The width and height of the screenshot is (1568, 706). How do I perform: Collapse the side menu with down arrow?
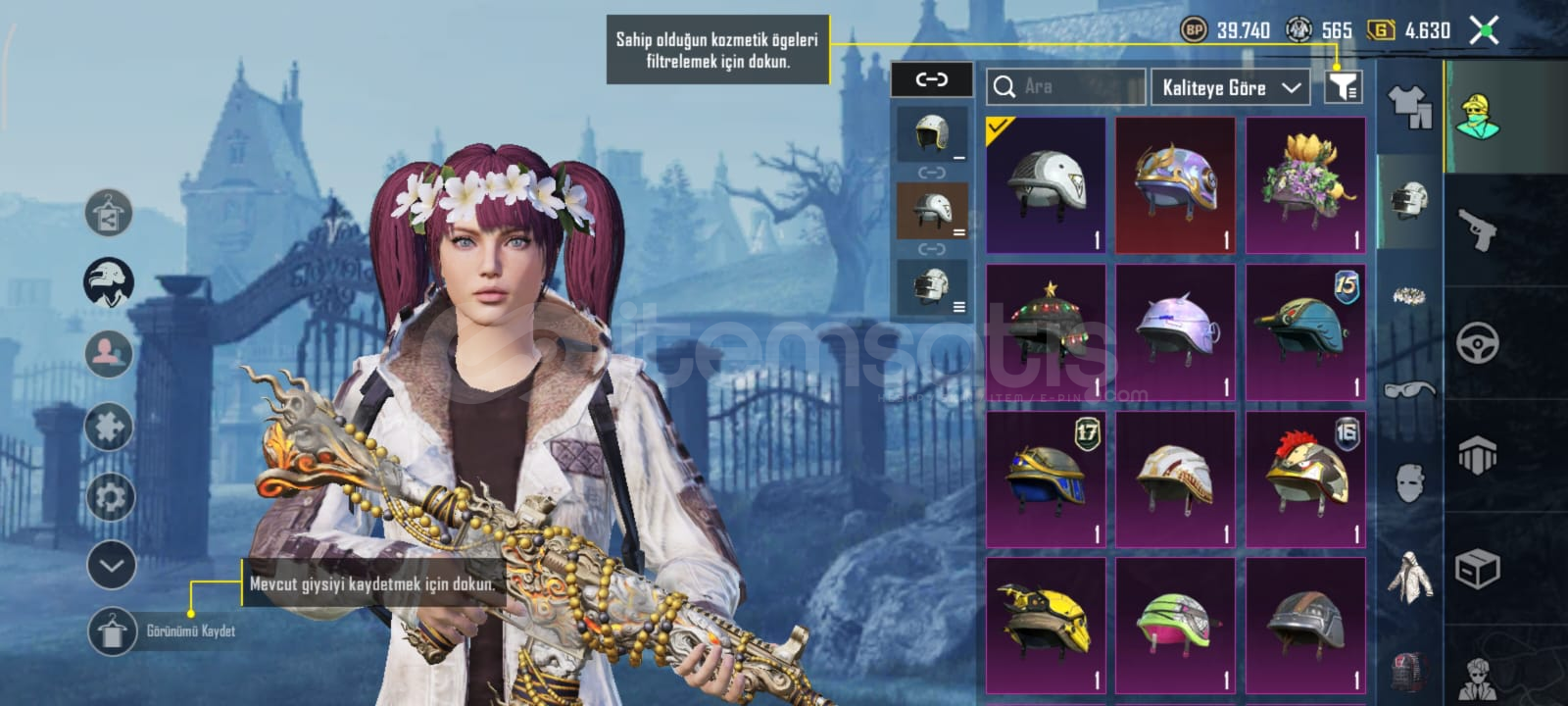(111, 565)
